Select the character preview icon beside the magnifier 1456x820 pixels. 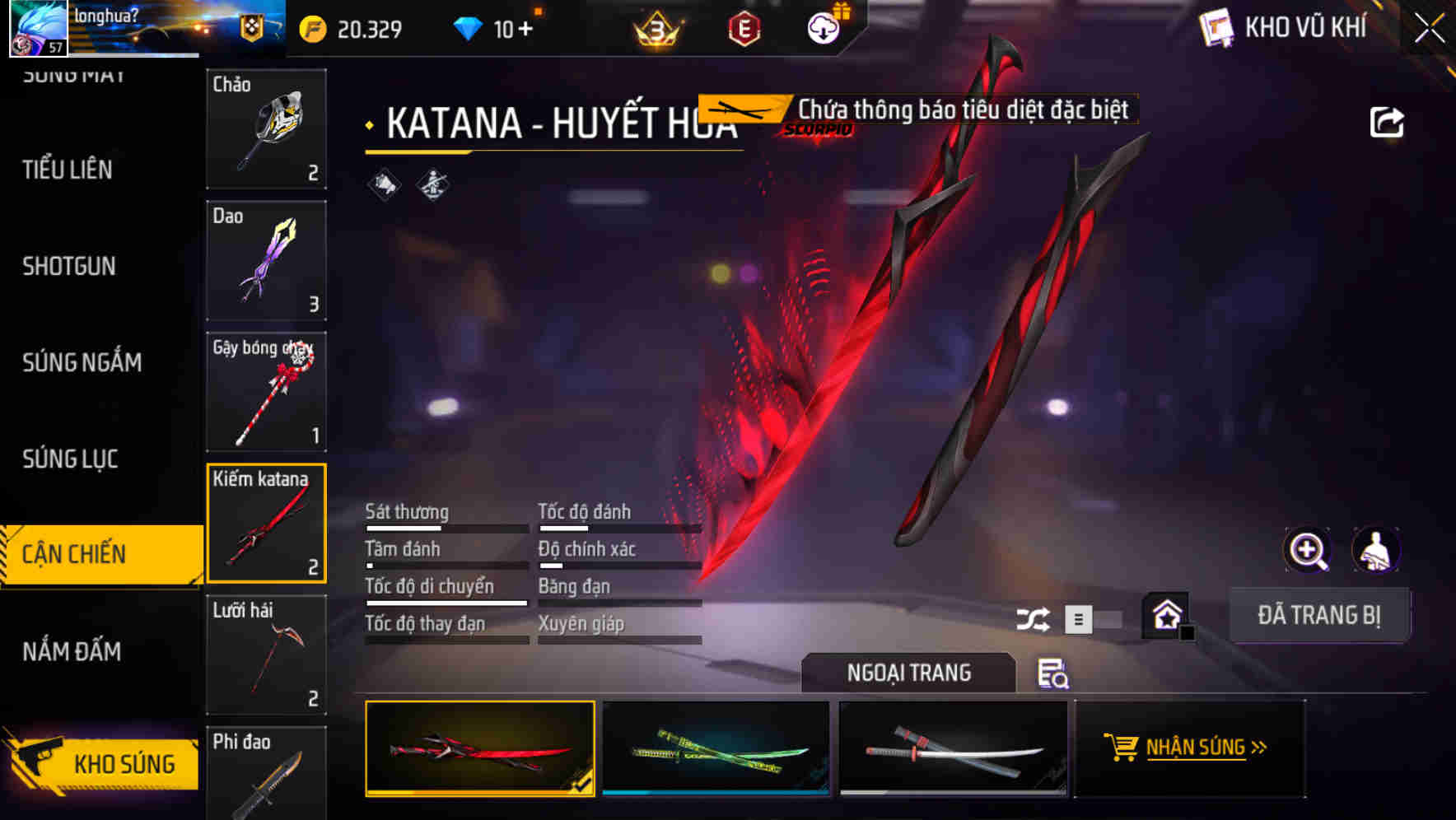click(x=1376, y=550)
